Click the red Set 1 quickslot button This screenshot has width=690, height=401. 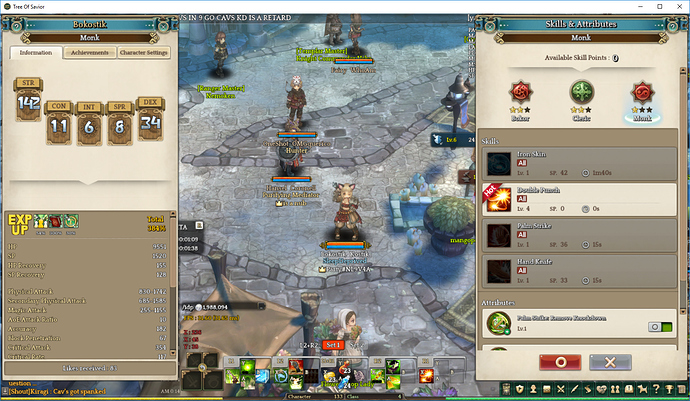pyautogui.click(x=332, y=344)
